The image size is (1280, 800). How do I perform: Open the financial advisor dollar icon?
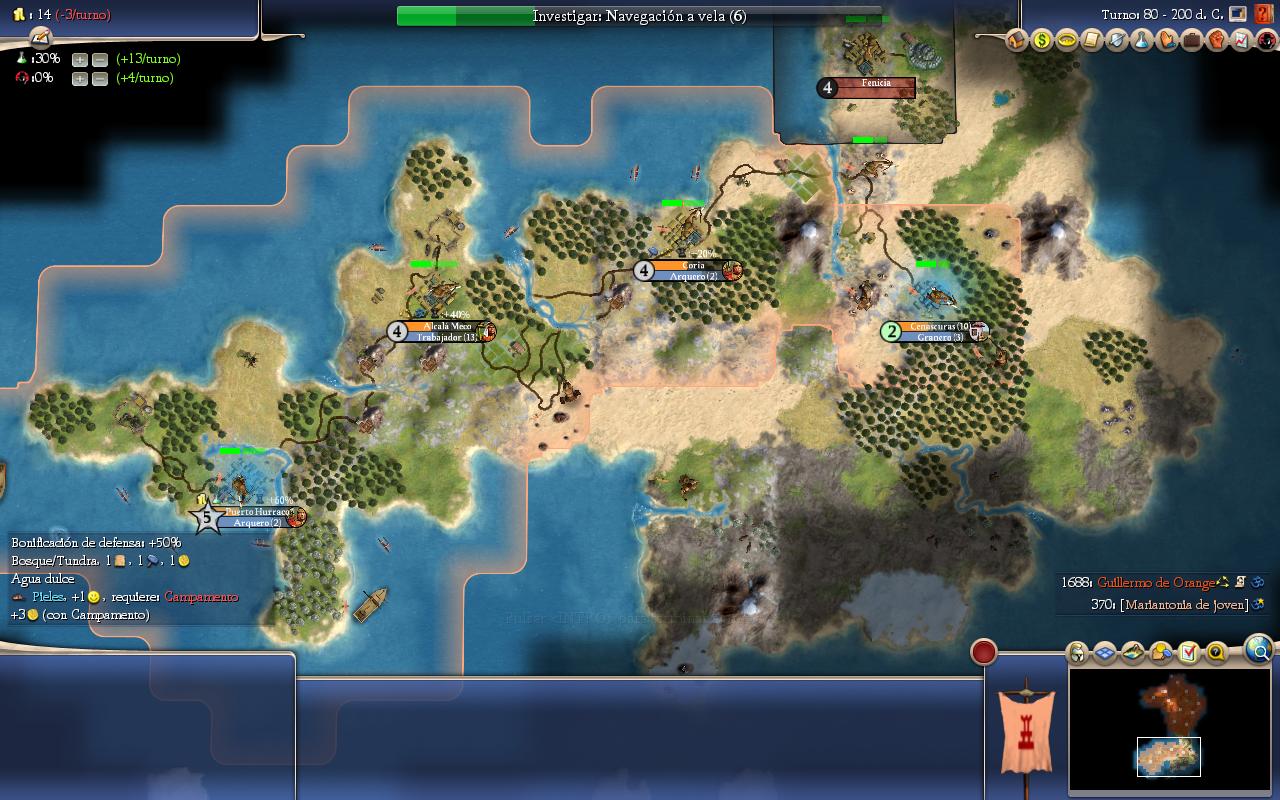pos(1042,41)
